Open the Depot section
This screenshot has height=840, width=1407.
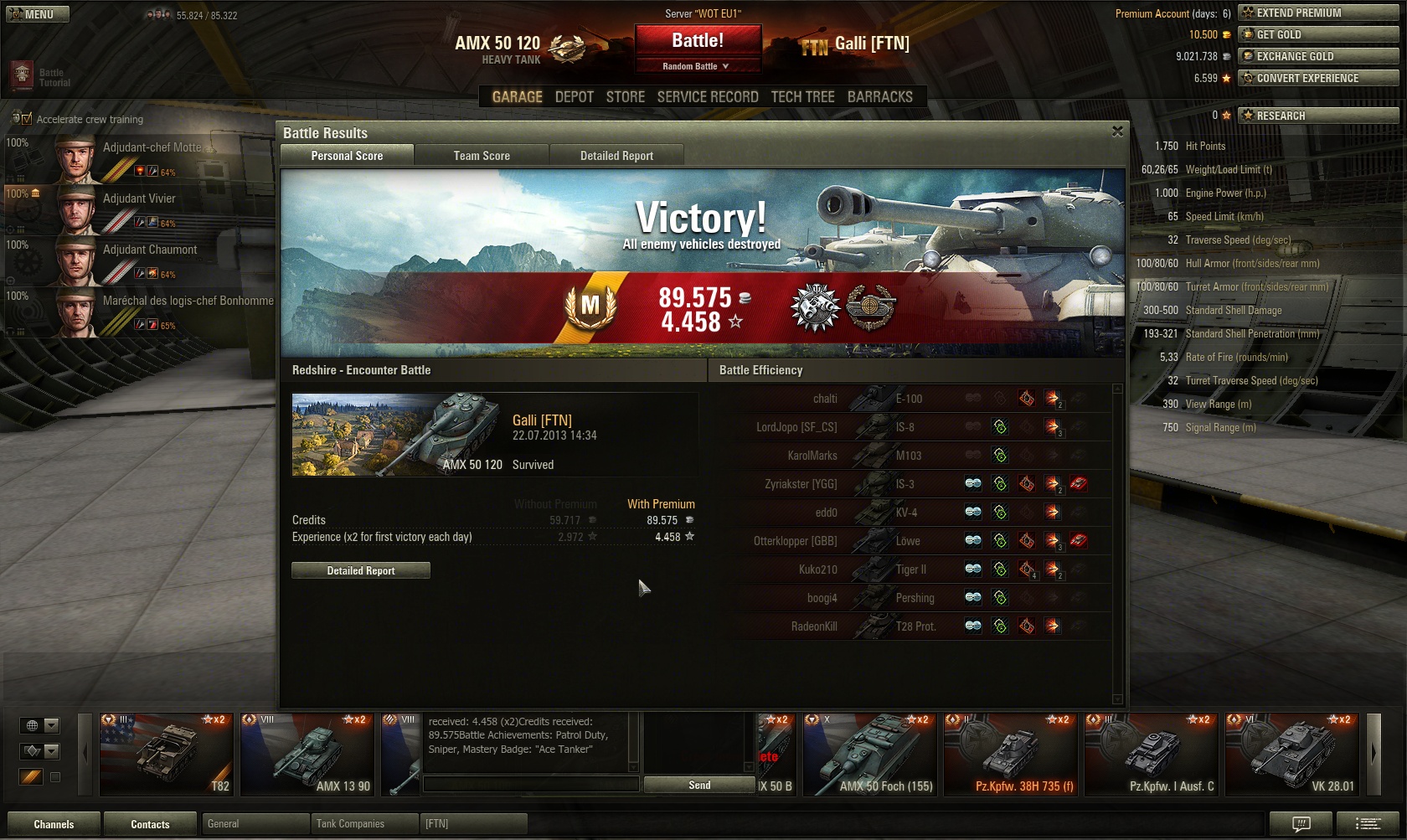574,97
